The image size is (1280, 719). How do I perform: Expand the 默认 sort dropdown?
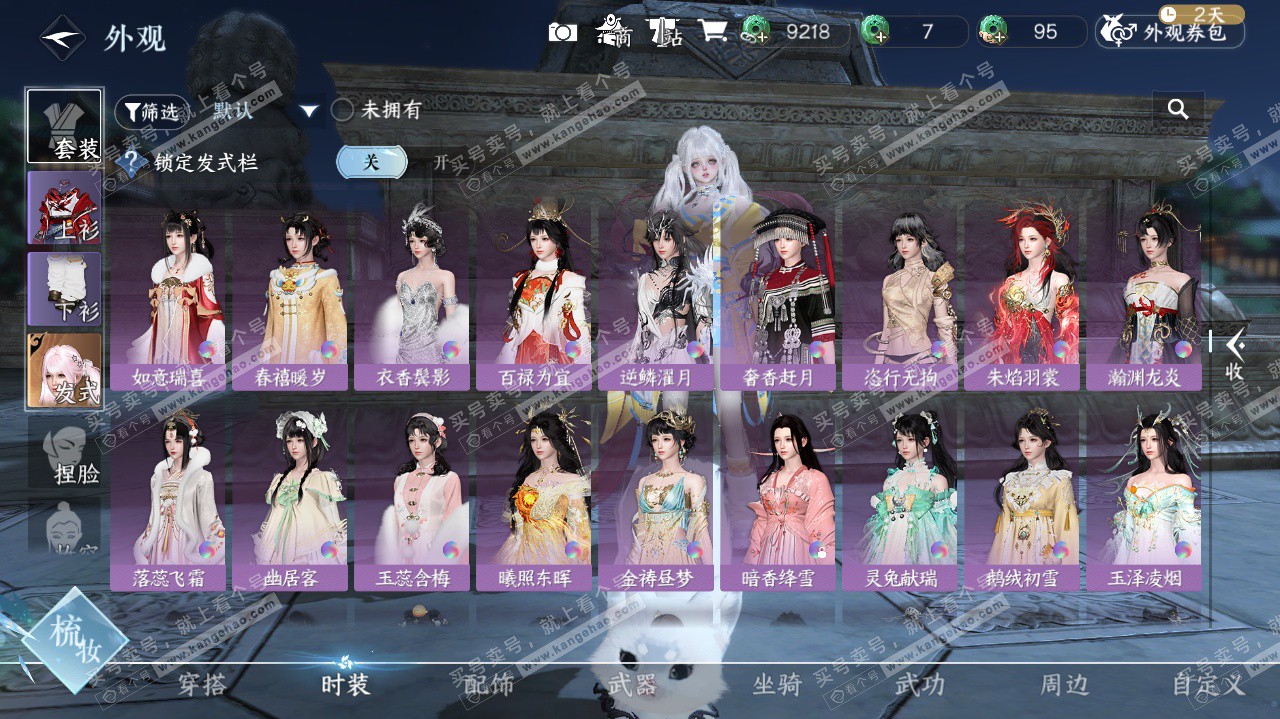coord(309,111)
